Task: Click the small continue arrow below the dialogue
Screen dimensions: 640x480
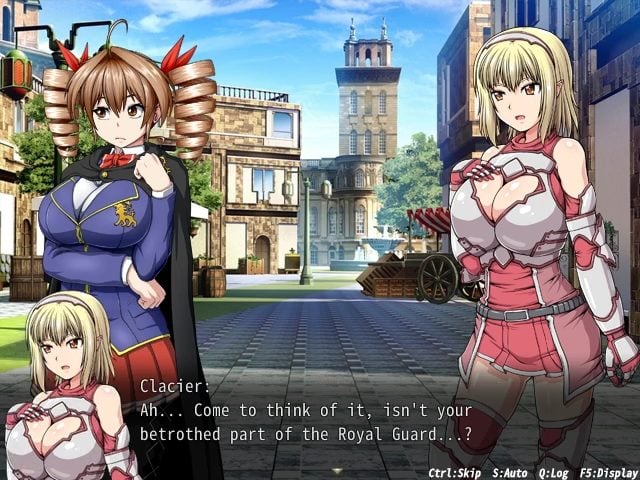Action: click(x=338, y=470)
